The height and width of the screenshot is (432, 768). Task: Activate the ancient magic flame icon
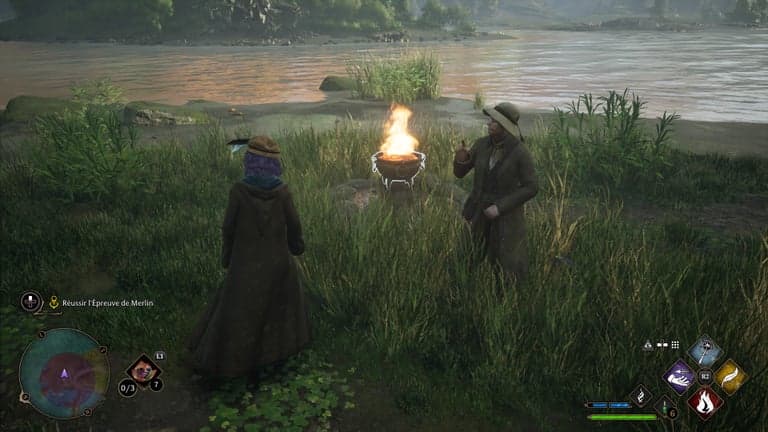pos(640,397)
